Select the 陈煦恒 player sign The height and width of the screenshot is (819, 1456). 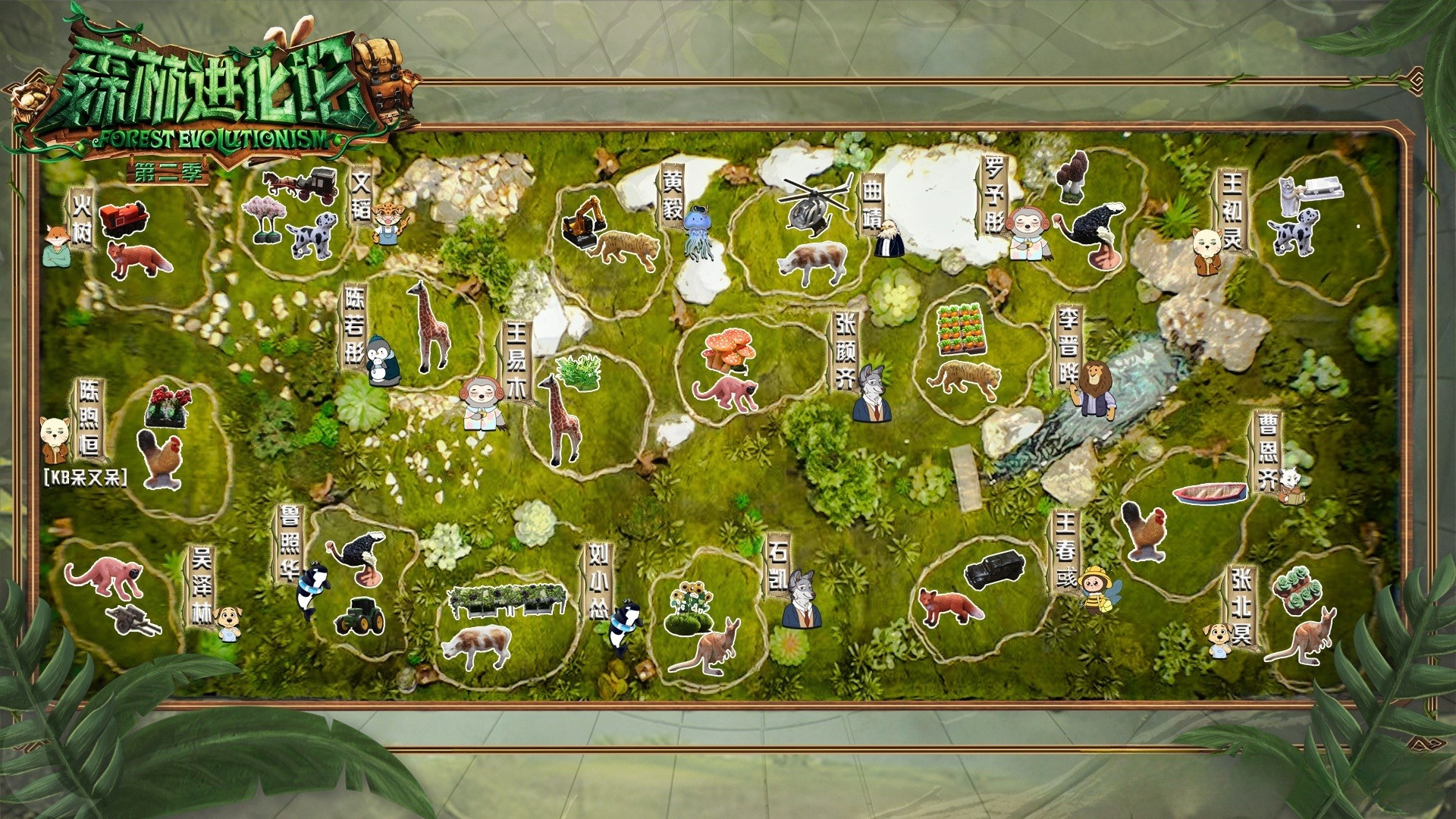pyautogui.click(x=89, y=419)
